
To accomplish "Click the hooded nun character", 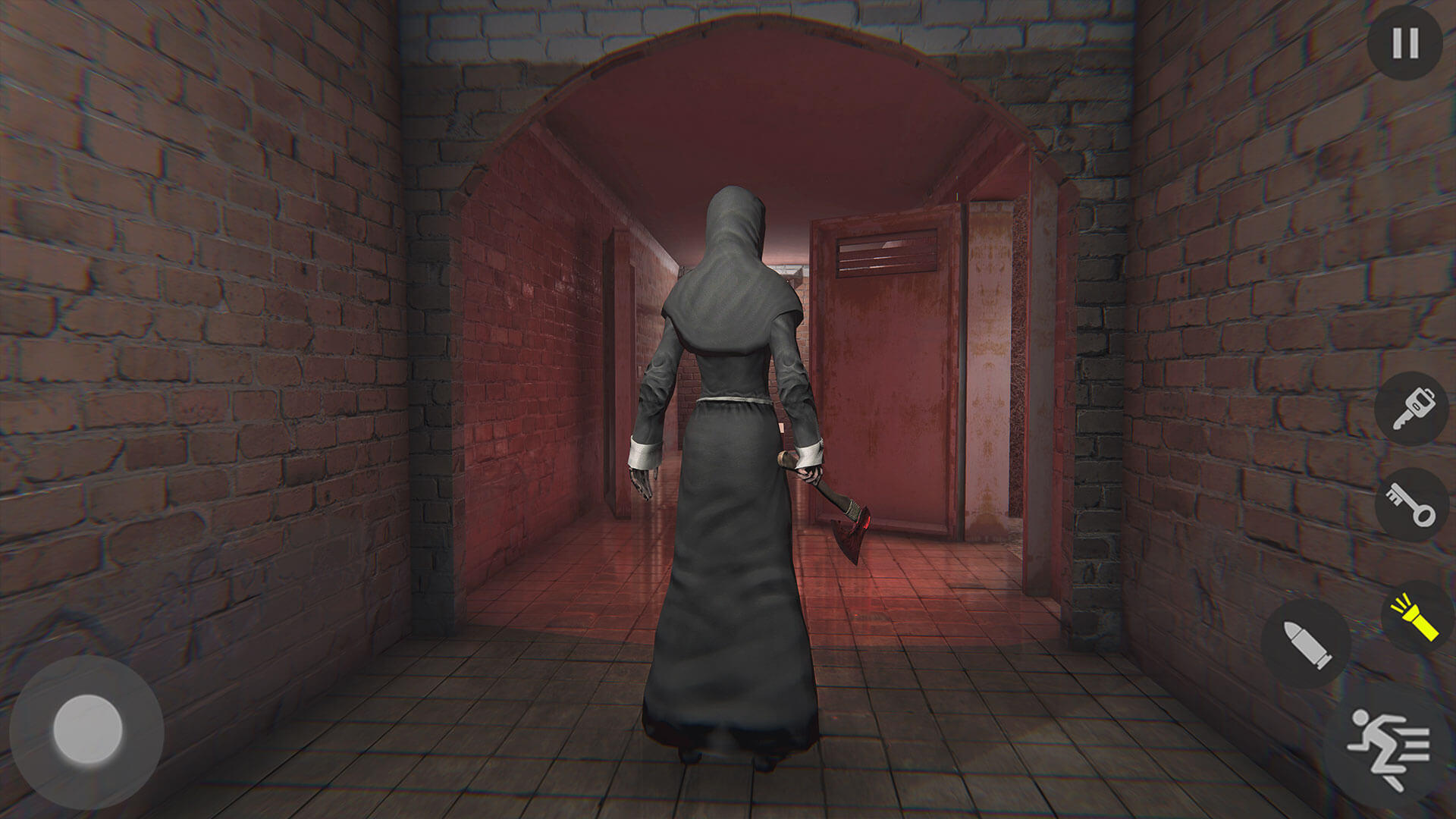I will (728, 455).
